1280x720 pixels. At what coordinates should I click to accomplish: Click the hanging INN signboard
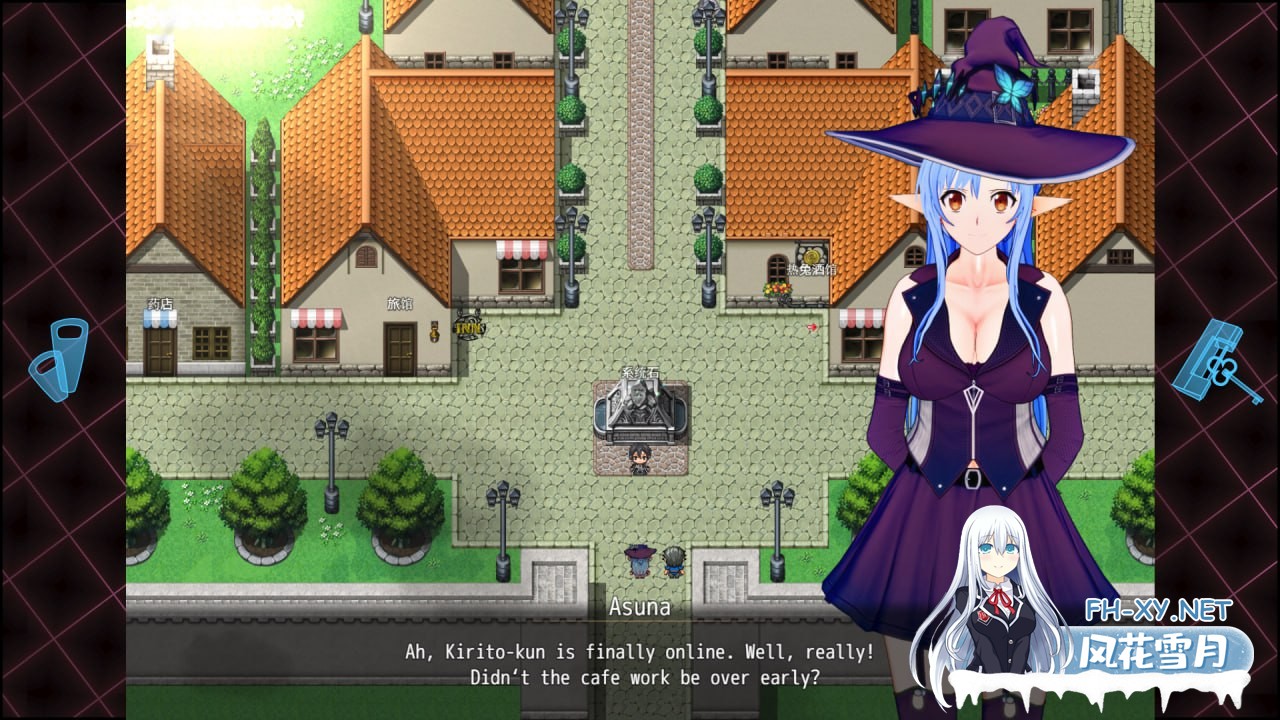coord(469,328)
